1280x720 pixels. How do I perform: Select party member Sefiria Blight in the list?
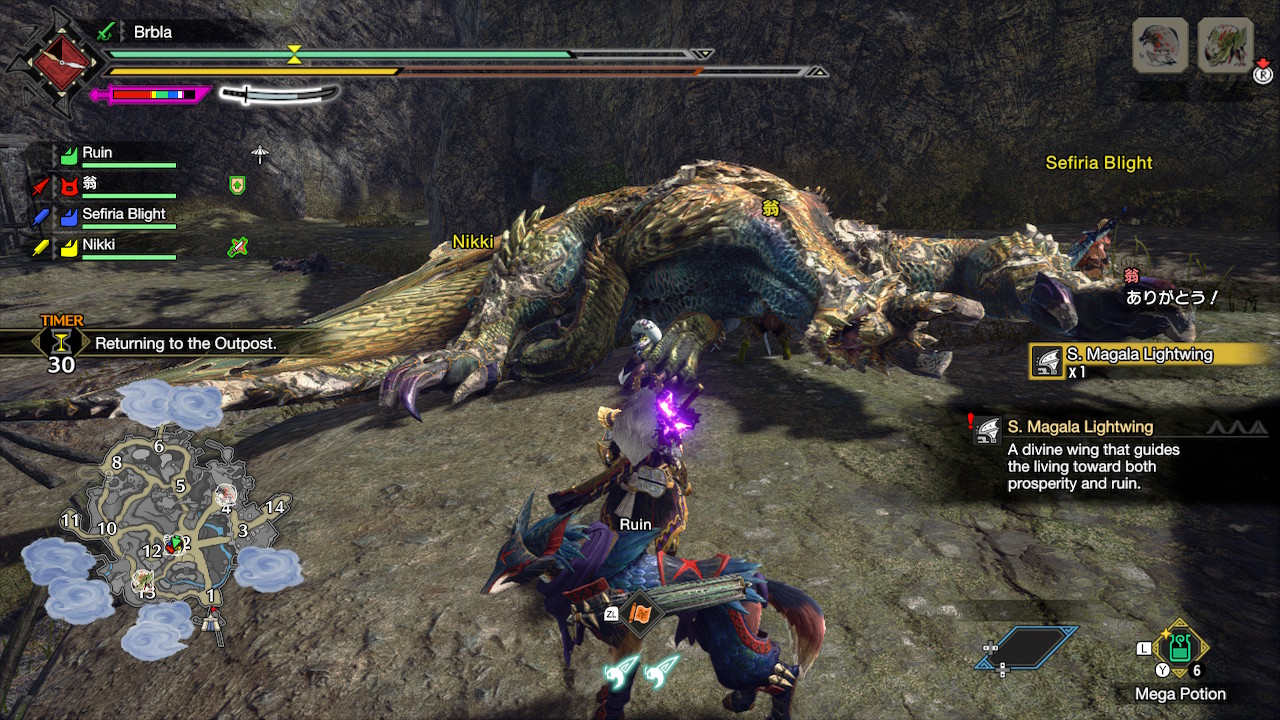pyautogui.click(x=123, y=214)
